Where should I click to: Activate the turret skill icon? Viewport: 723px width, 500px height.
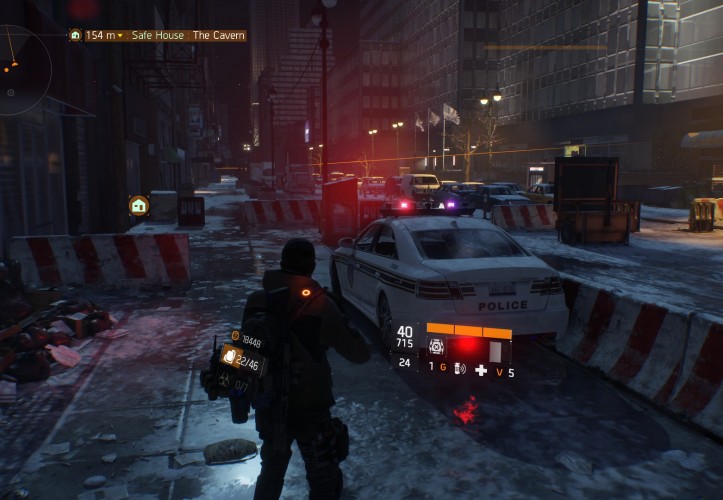437,345
